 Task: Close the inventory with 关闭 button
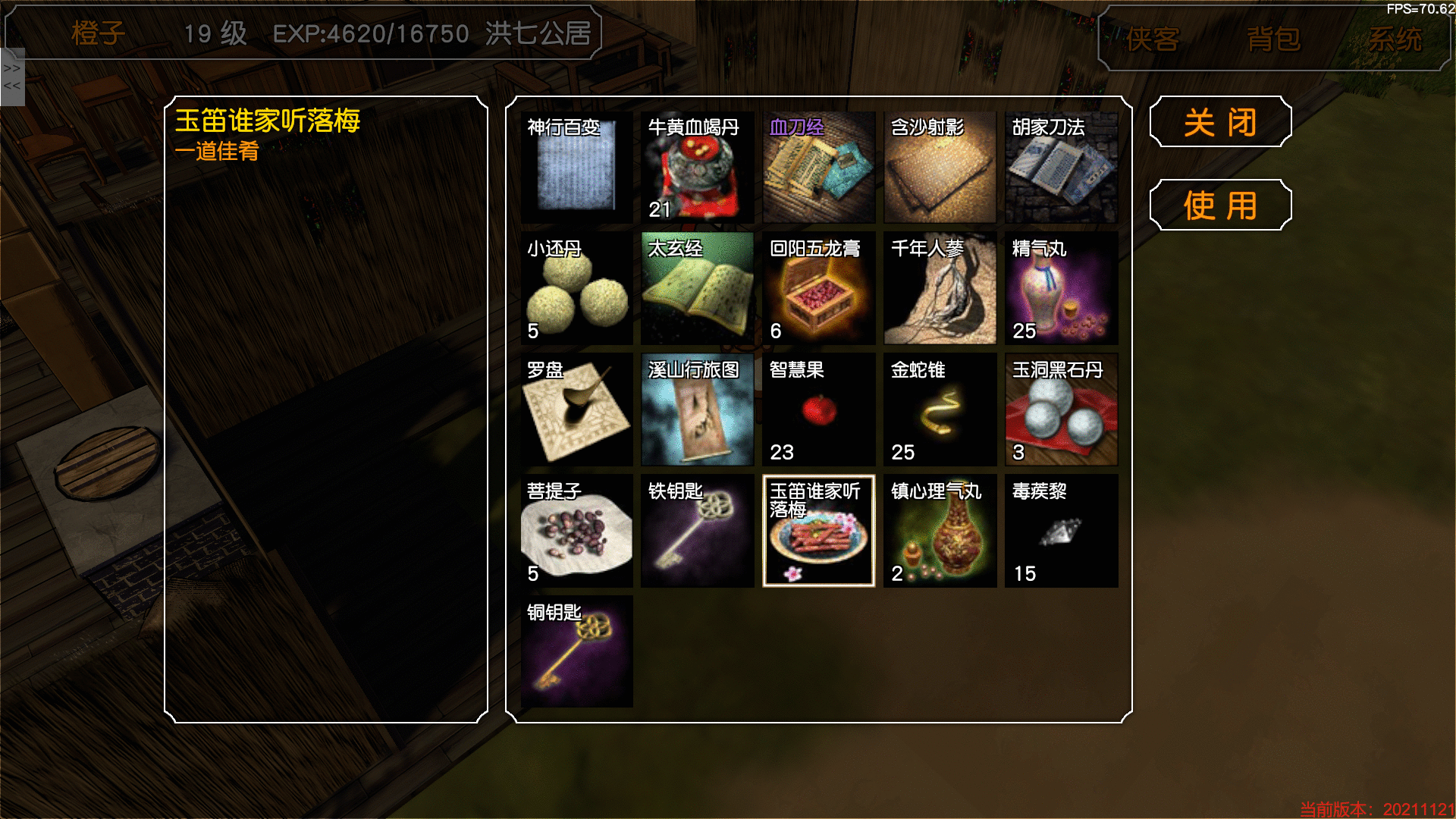tap(1220, 122)
